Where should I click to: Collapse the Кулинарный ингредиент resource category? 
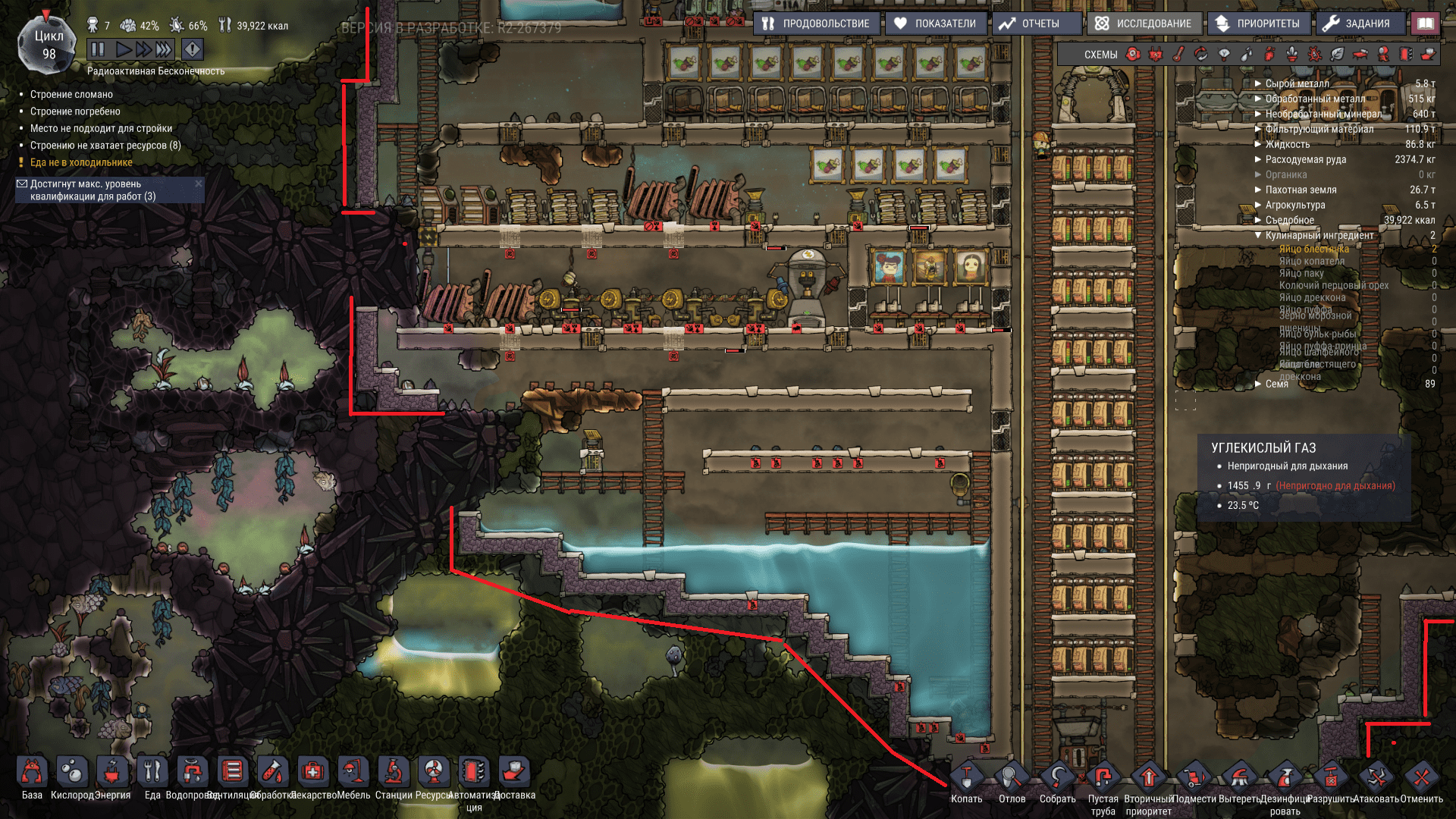click(x=1258, y=236)
